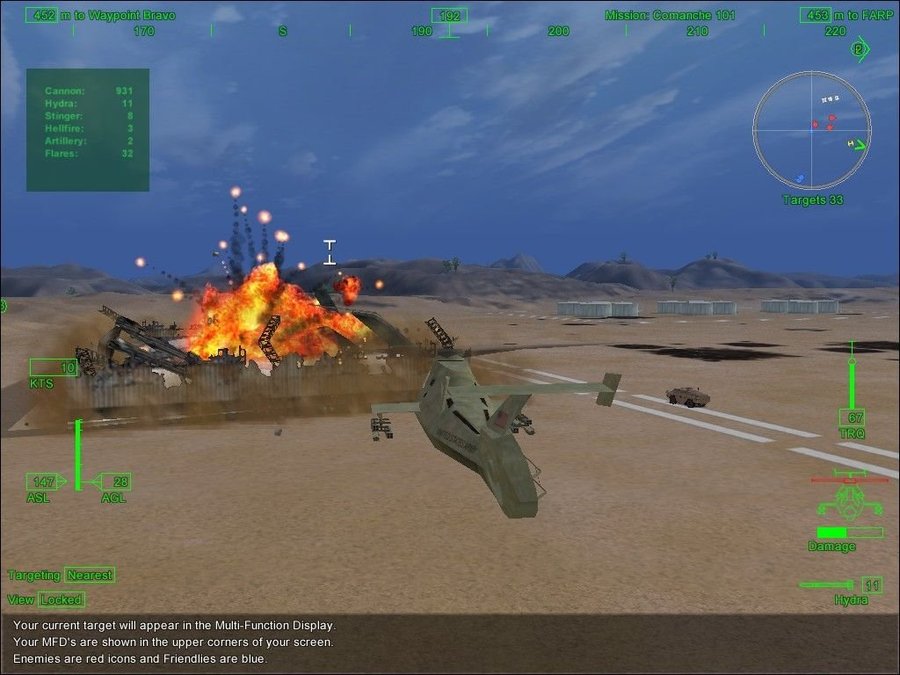This screenshot has width=900, height=675.
Task: Switch the Locked view mode box
Action: 61,600
